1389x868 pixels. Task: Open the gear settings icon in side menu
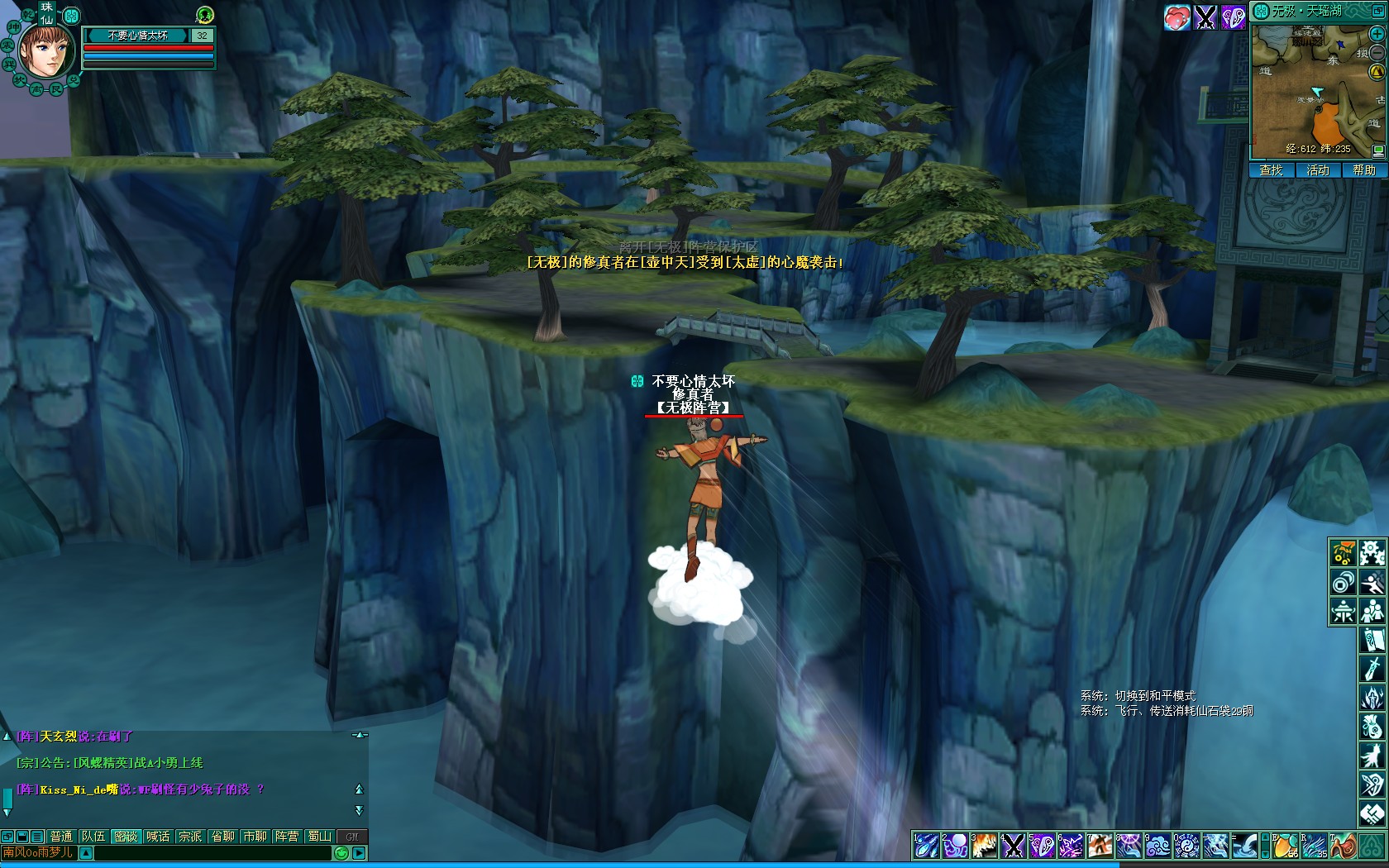[x=1372, y=553]
